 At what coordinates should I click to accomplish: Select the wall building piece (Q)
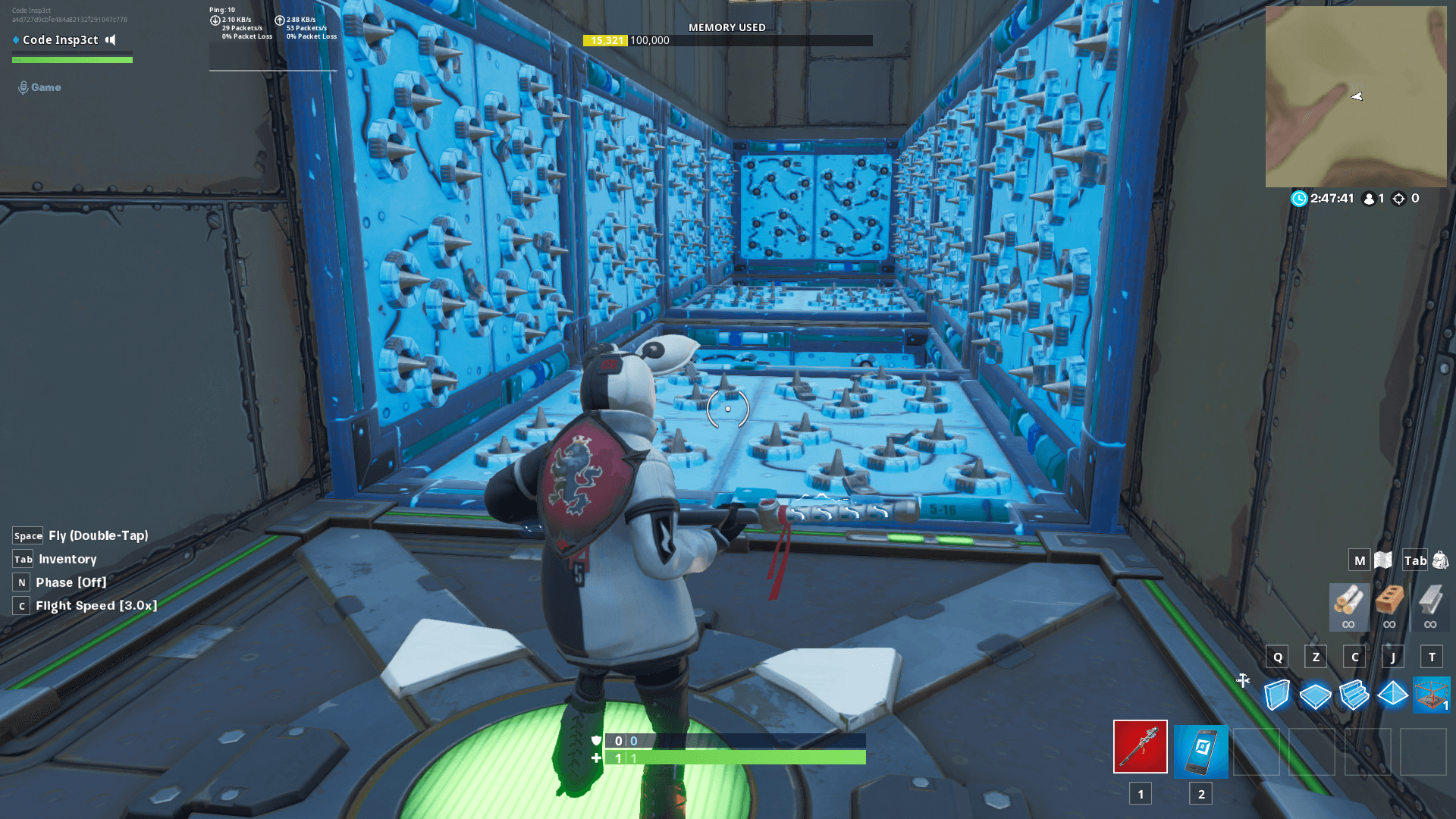click(1278, 695)
